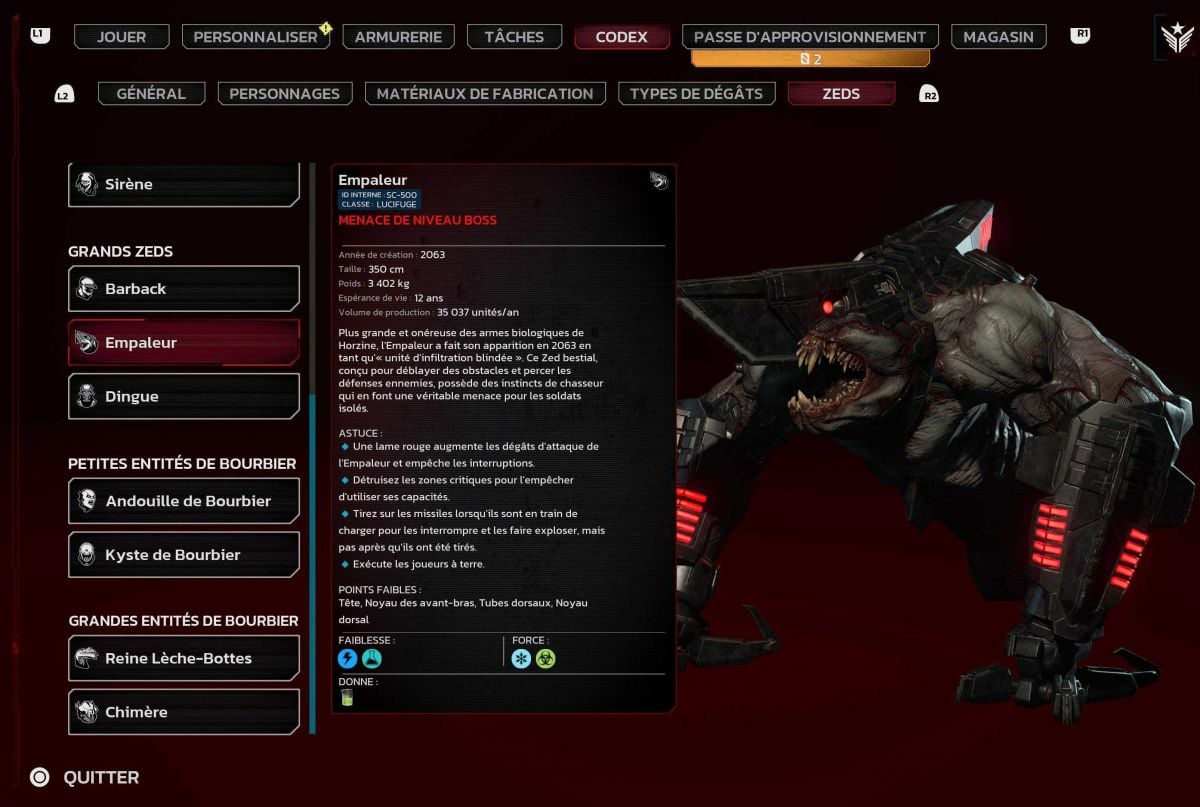Select the Zeds codex section
The height and width of the screenshot is (807, 1200).
[x=841, y=93]
